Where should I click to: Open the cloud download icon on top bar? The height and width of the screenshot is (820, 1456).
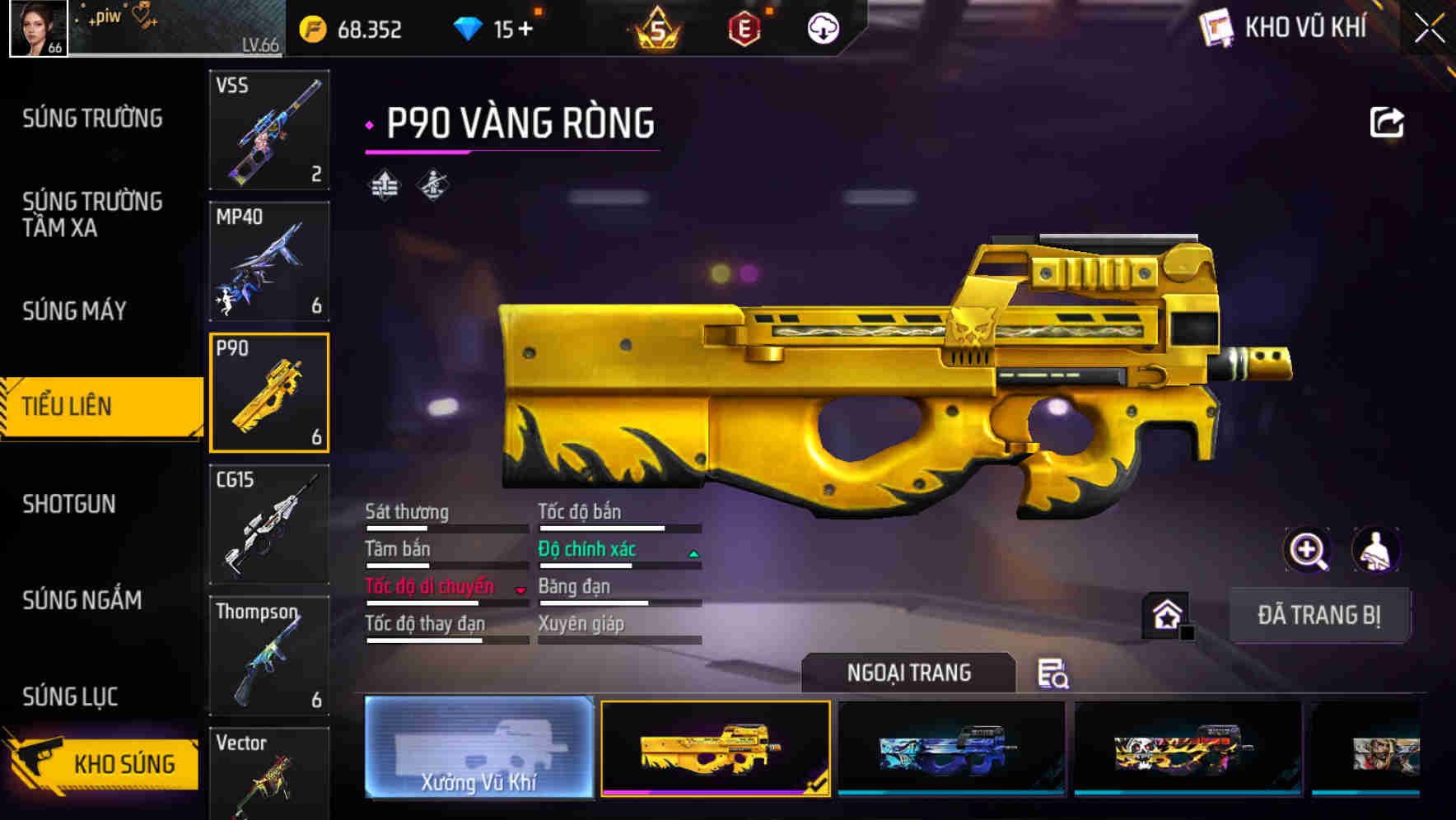pyautogui.click(x=821, y=28)
